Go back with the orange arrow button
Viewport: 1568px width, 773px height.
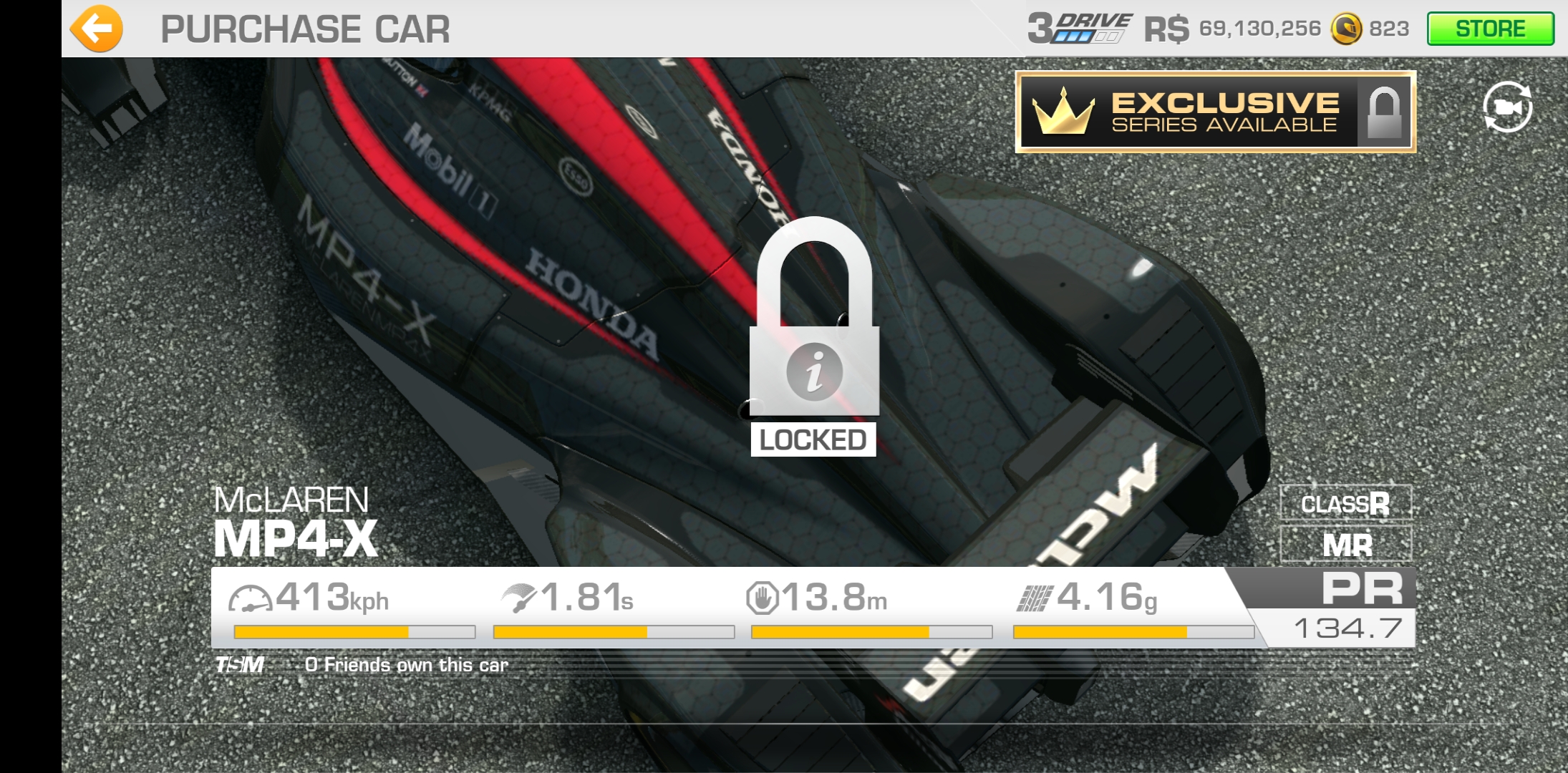(97, 29)
